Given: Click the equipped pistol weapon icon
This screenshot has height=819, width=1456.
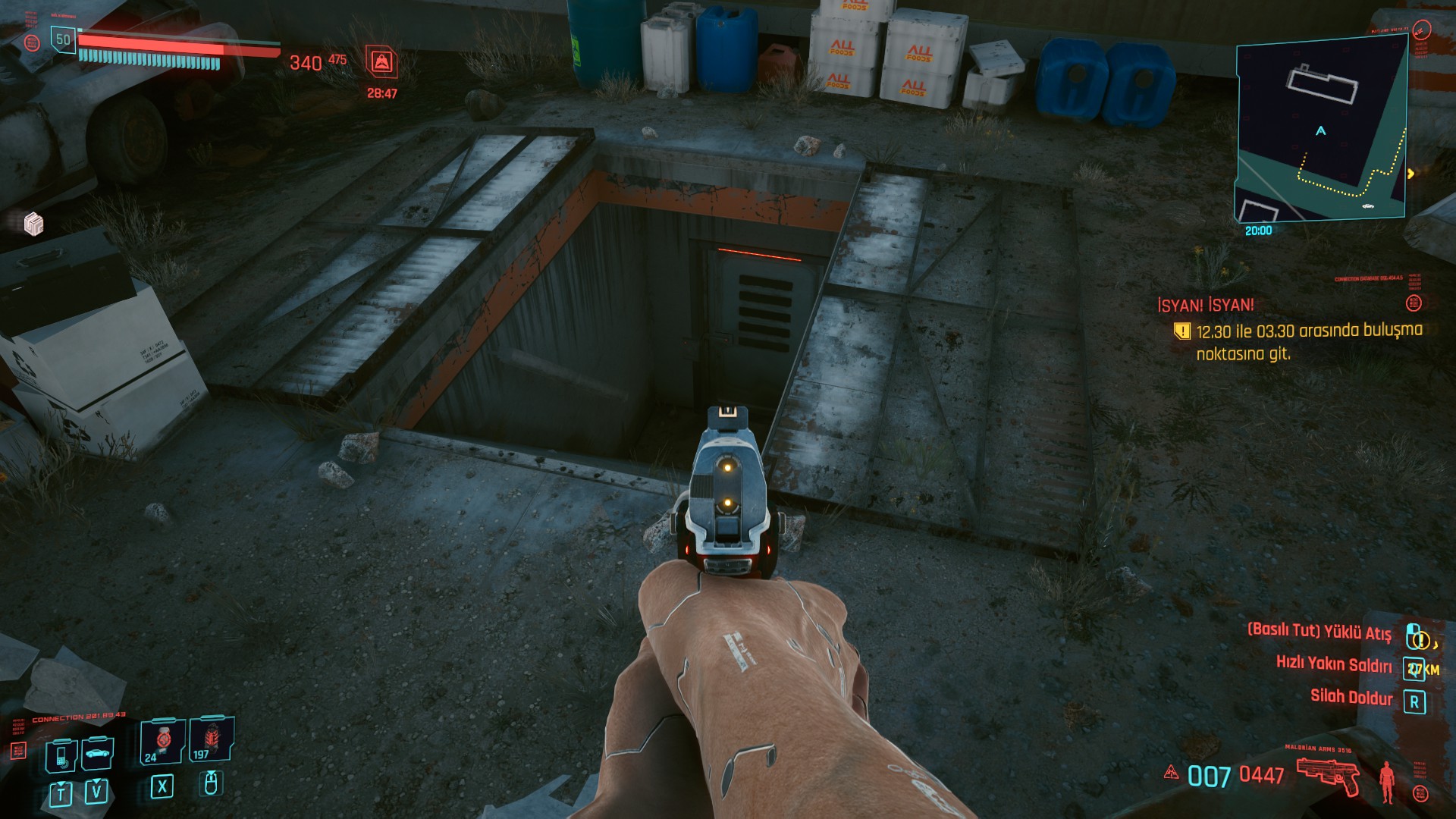Looking at the screenshot, I should pos(1328,775).
